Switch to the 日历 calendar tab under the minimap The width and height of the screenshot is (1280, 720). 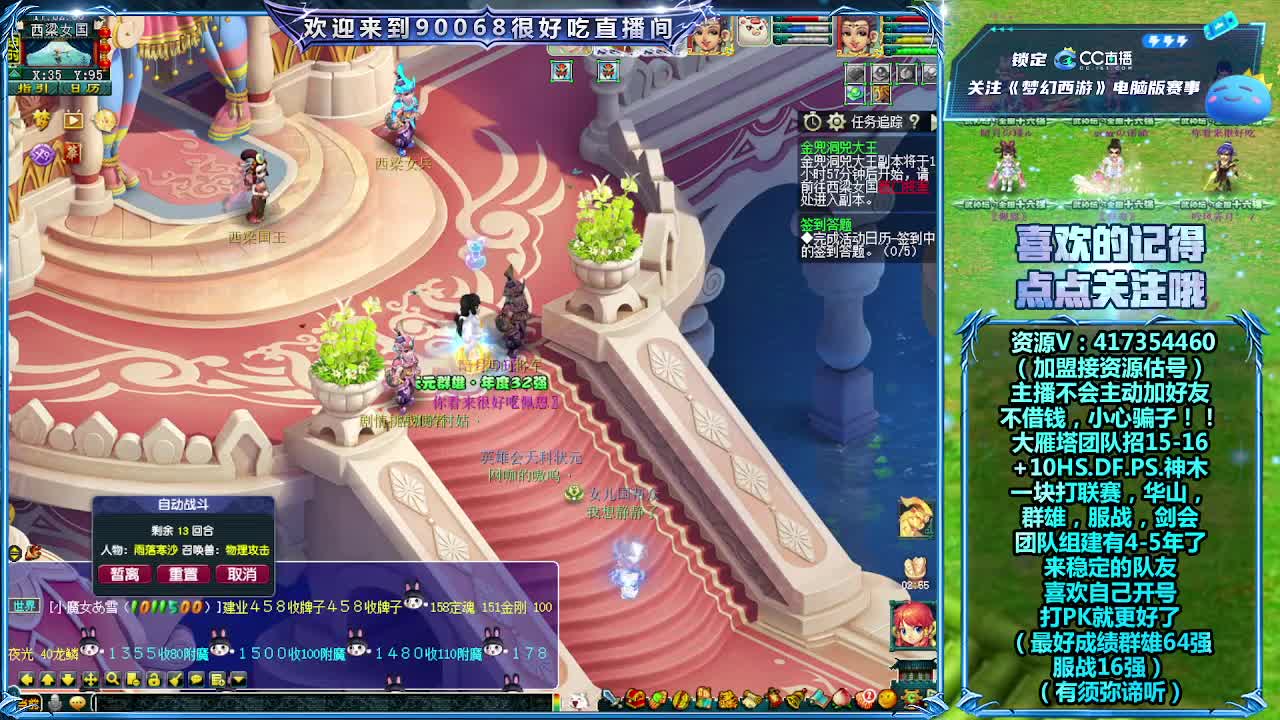[84, 89]
